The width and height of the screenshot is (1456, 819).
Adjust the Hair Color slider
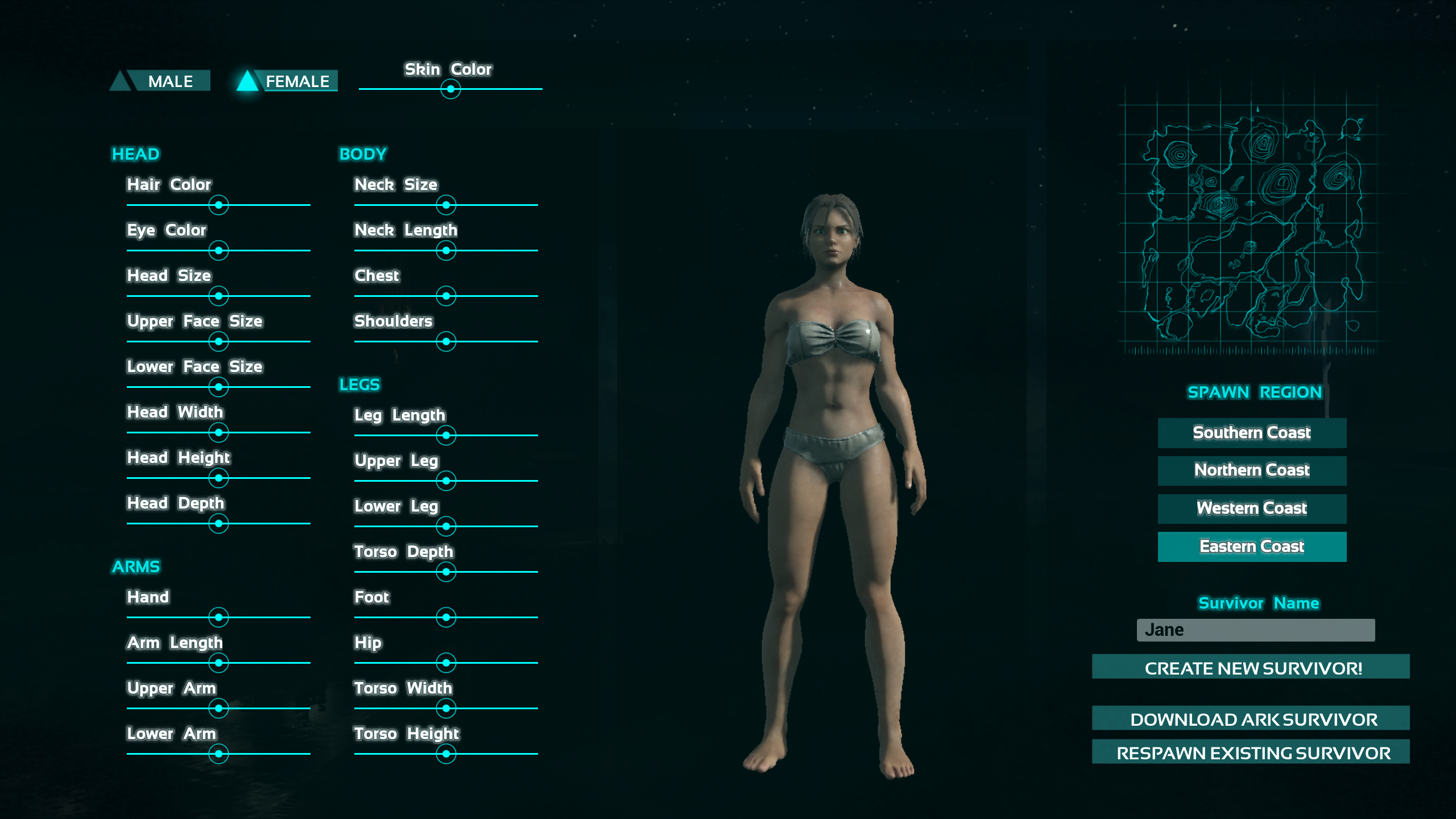pyautogui.click(x=218, y=205)
